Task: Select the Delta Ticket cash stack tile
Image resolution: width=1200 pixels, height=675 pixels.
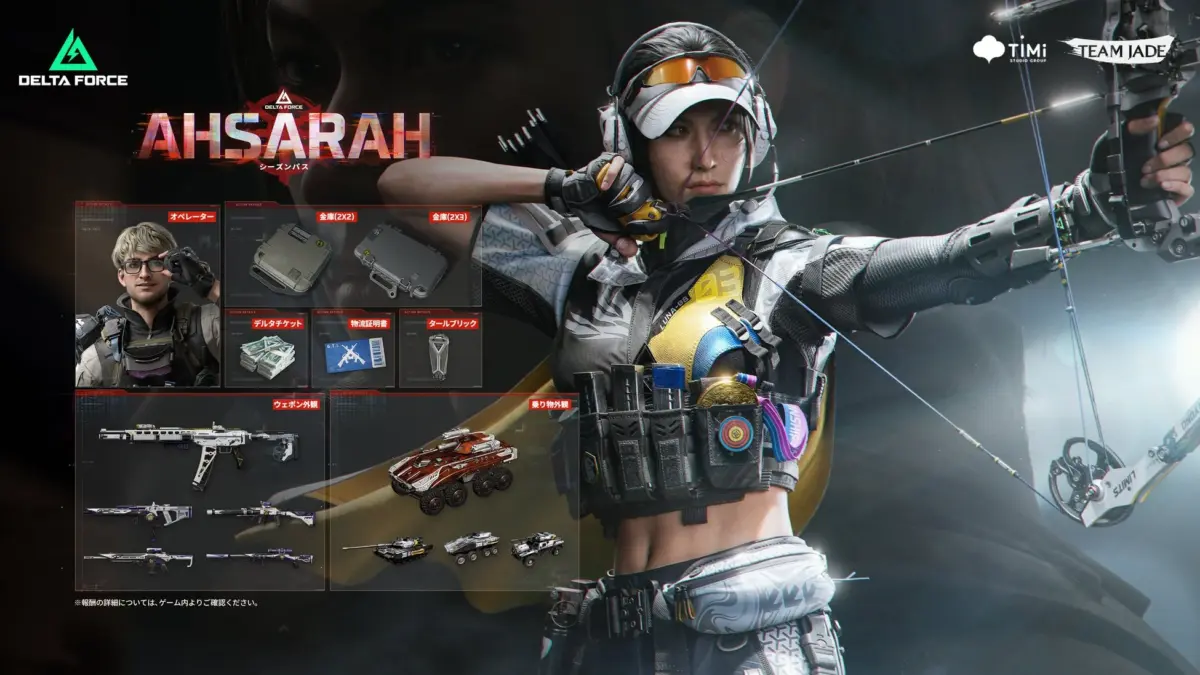Action: point(265,350)
